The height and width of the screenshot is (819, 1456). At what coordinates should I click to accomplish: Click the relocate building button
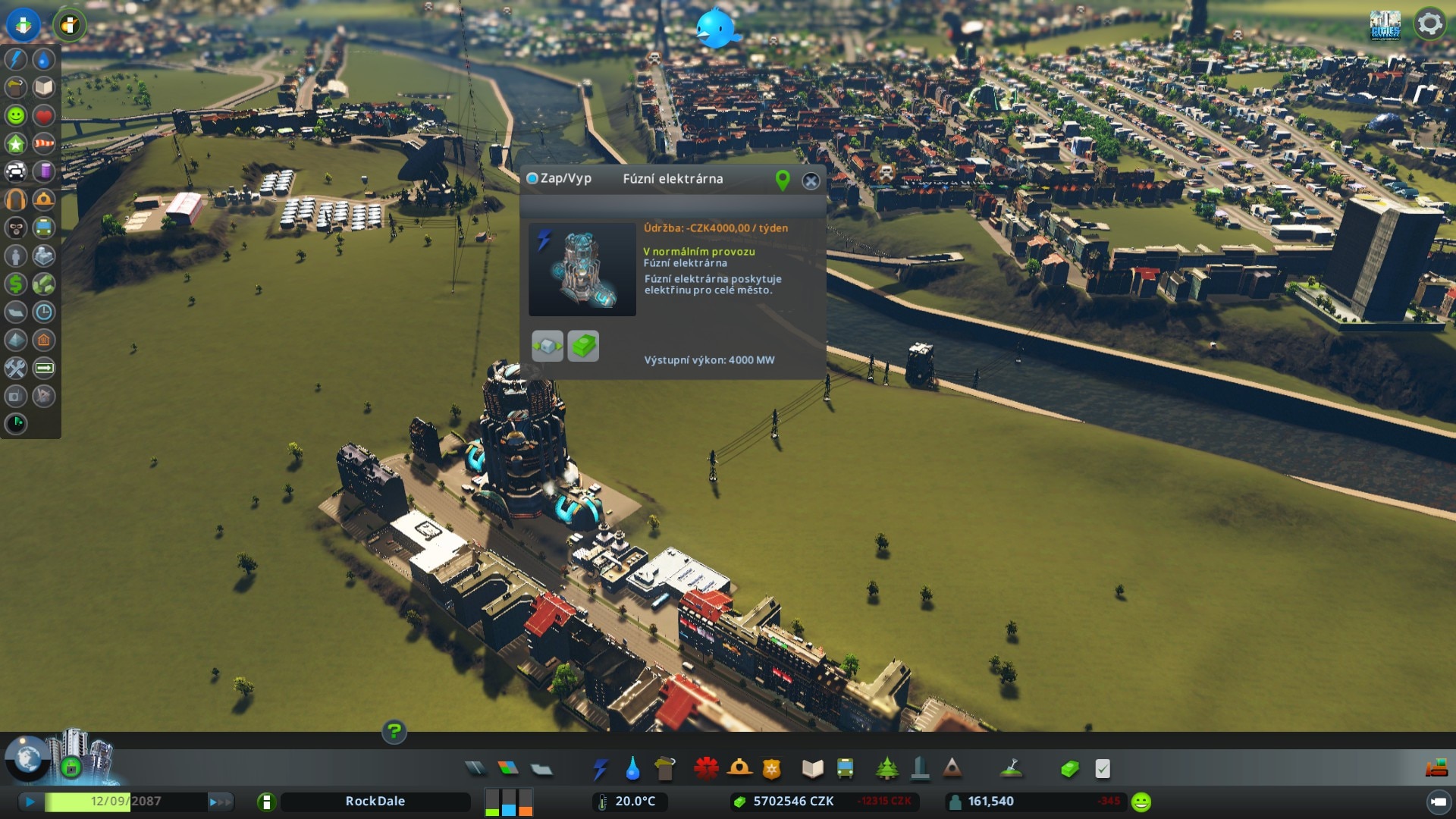[x=548, y=346]
